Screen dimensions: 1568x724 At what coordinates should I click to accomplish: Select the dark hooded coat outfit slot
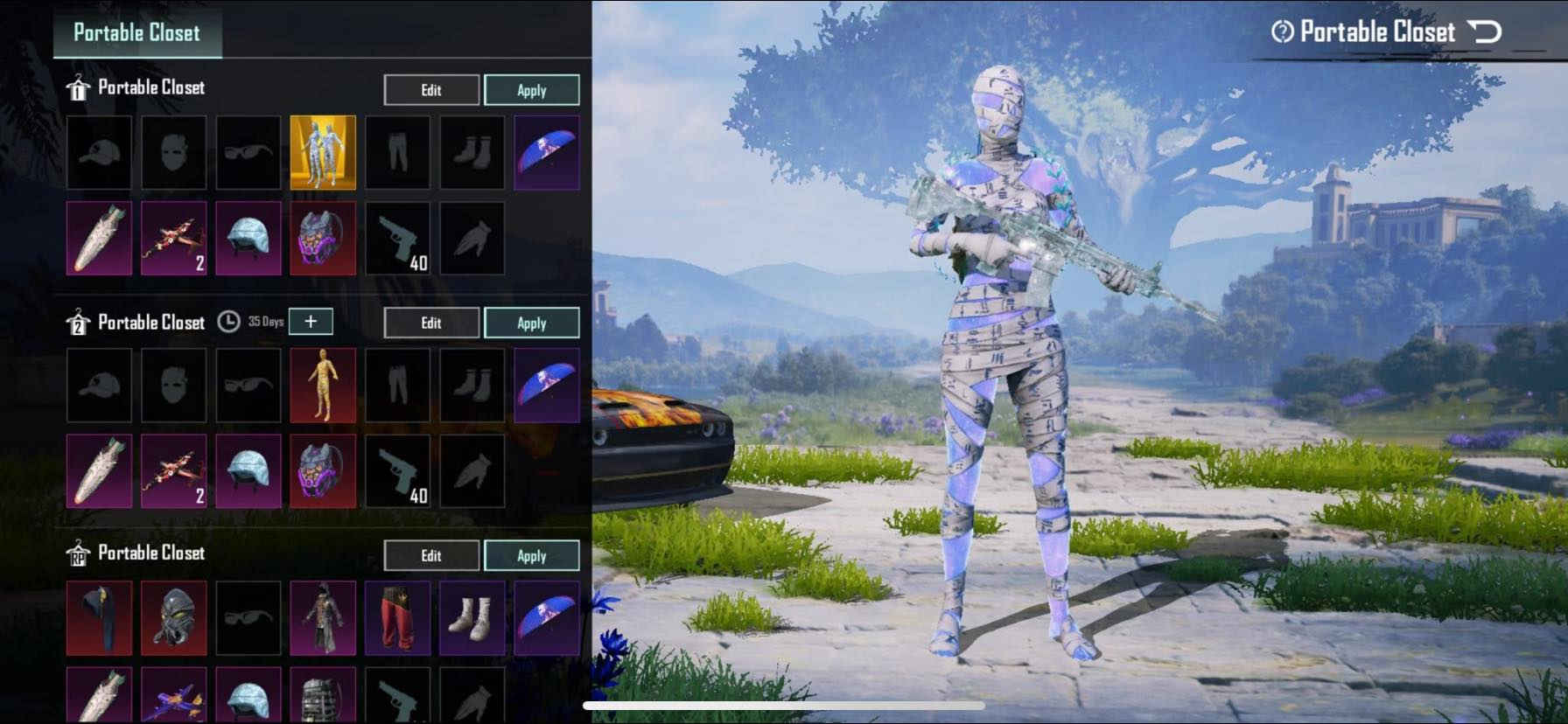(x=323, y=618)
